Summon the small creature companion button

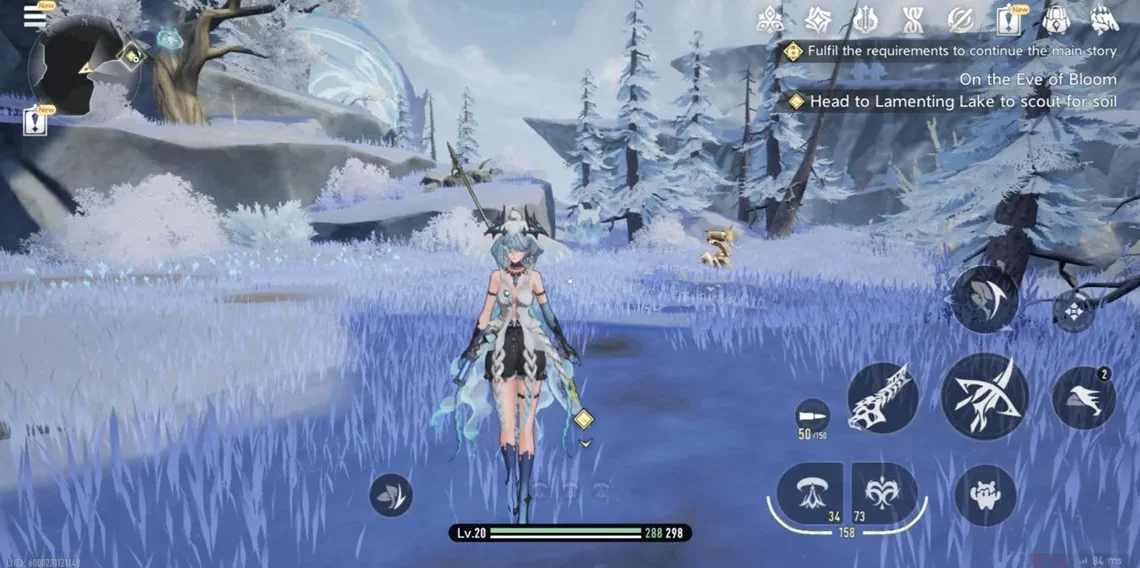(985, 495)
